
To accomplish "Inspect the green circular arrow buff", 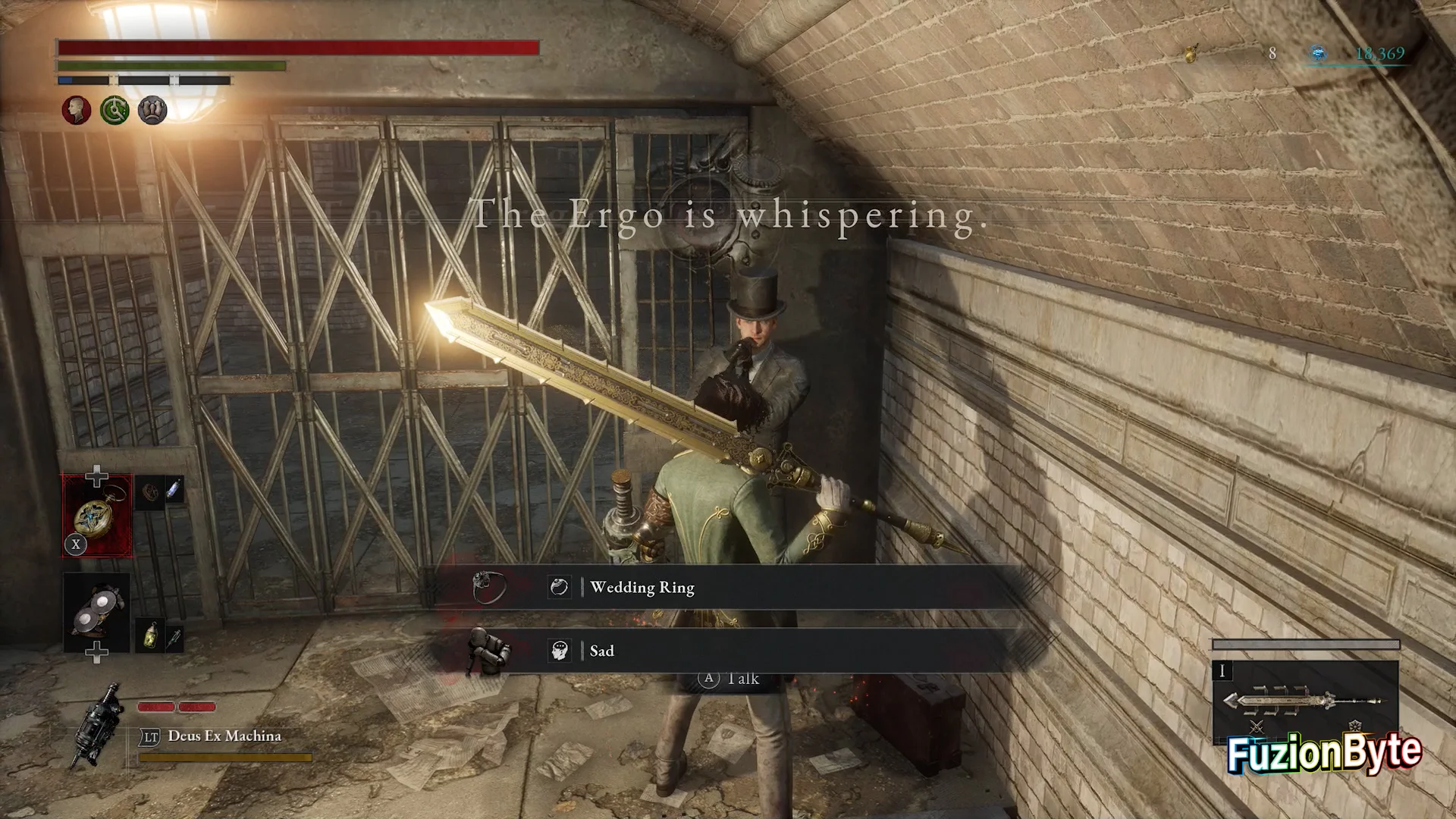I will [x=115, y=111].
